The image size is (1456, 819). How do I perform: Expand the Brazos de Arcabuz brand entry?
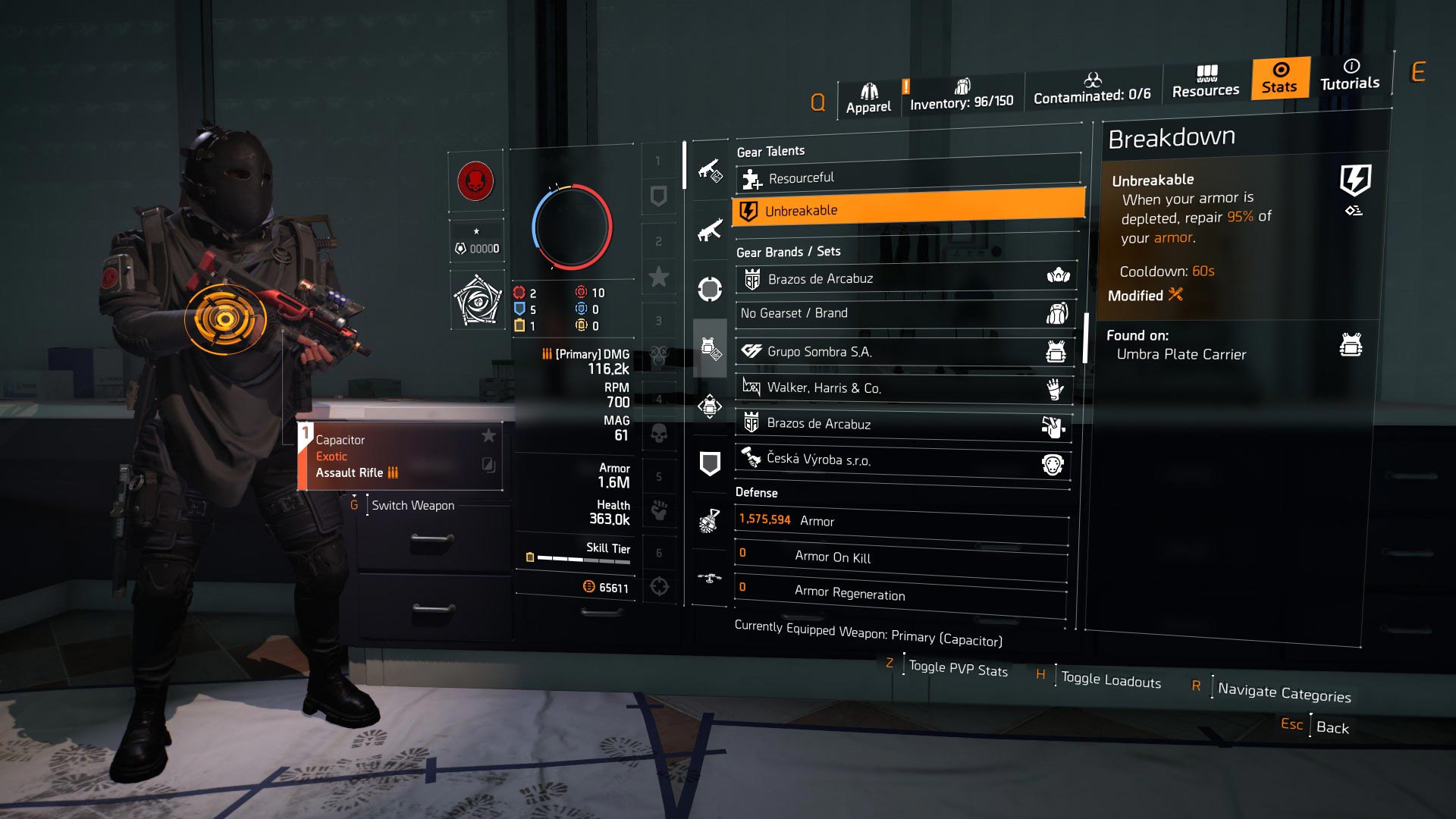point(902,278)
